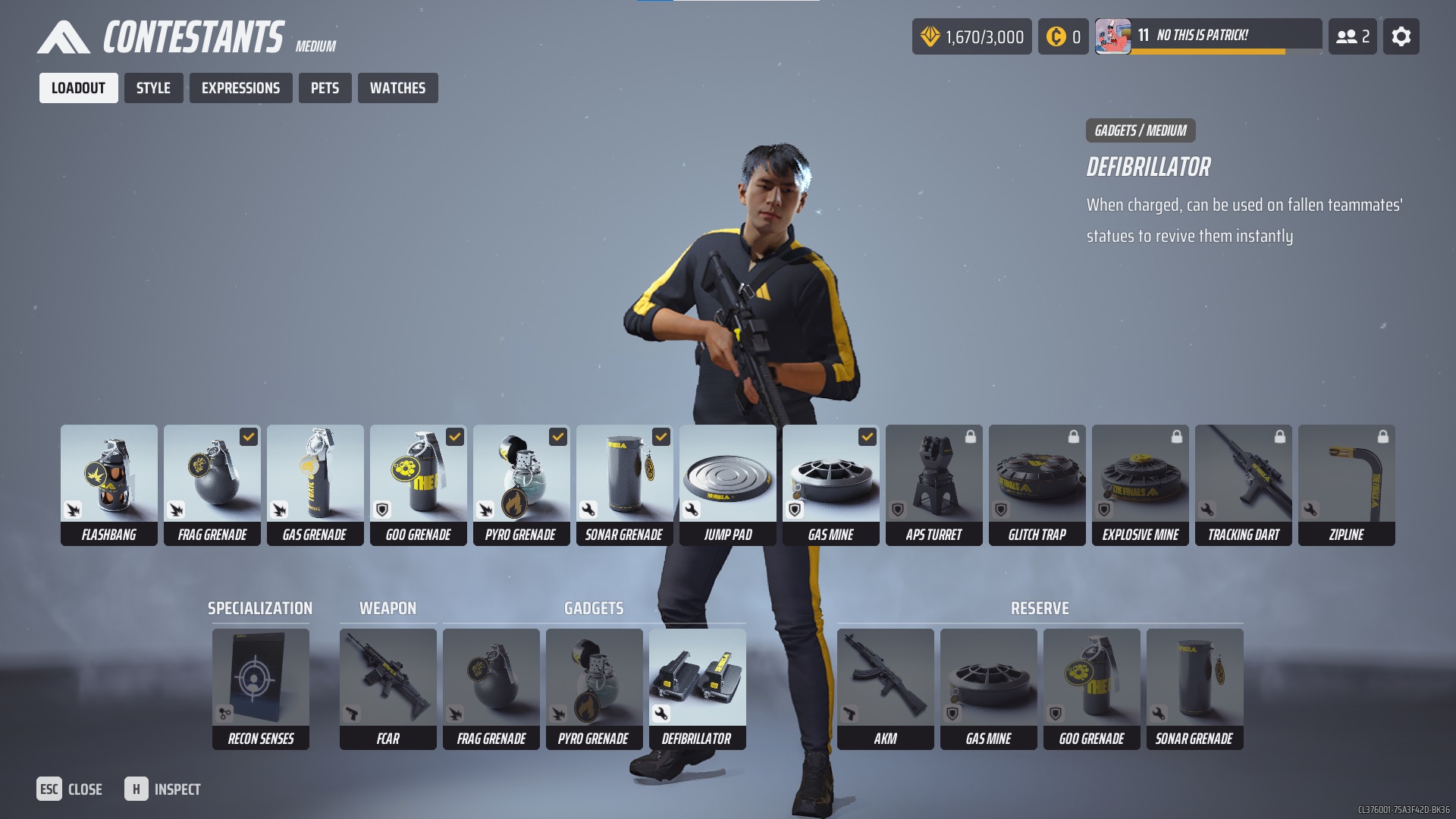Image resolution: width=1456 pixels, height=819 pixels.
Task: Inspect the contestant with the H button
Action: (x=162, y=789)
